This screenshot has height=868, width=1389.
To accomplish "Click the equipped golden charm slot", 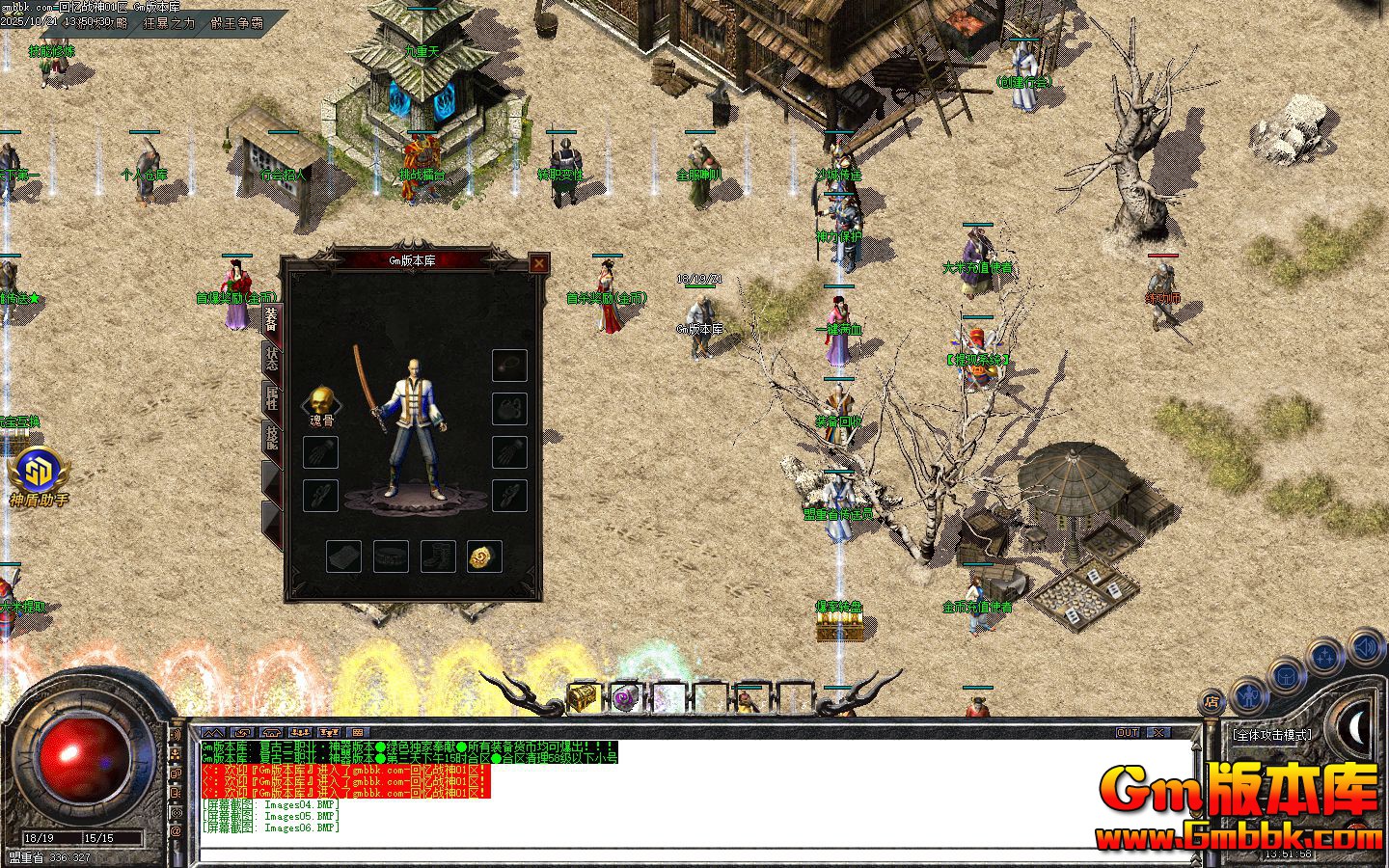I will click(483, 556).
